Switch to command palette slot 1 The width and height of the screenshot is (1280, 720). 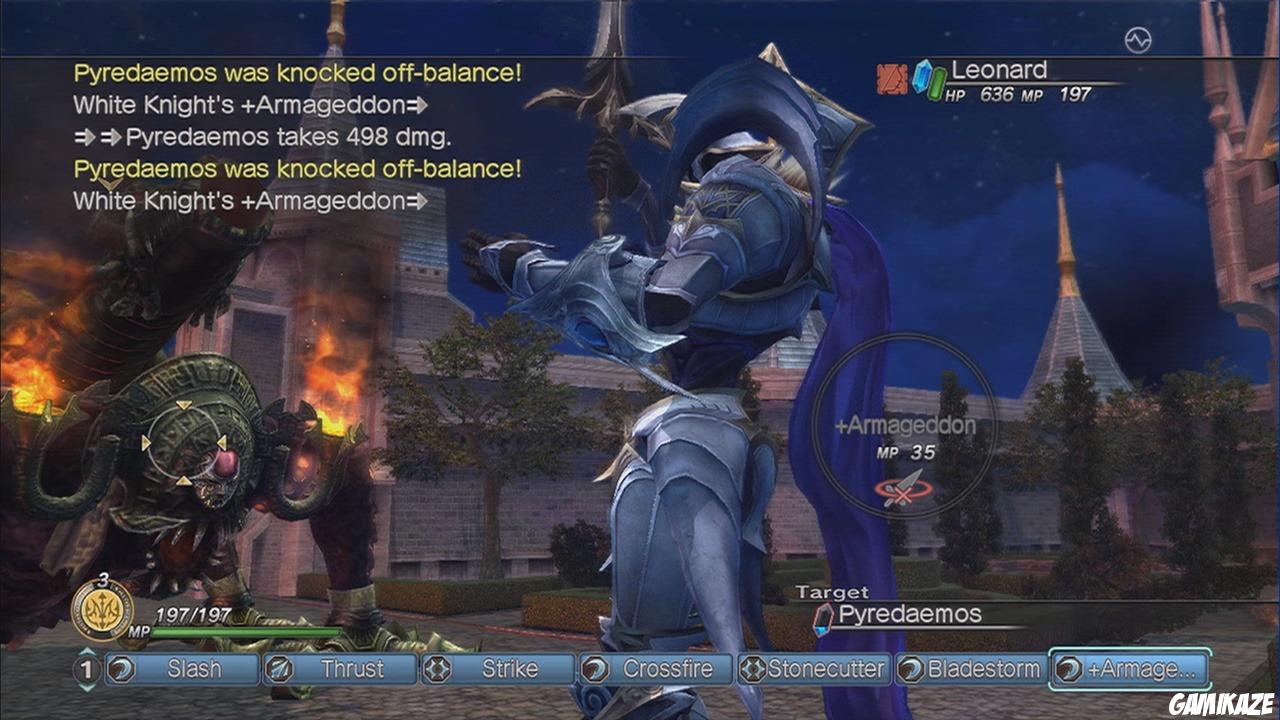85,671
